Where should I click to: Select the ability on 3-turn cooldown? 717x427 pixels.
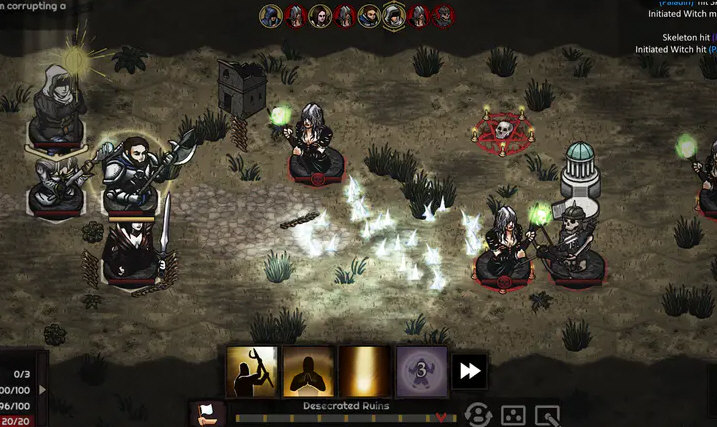[x=421, y=371]
